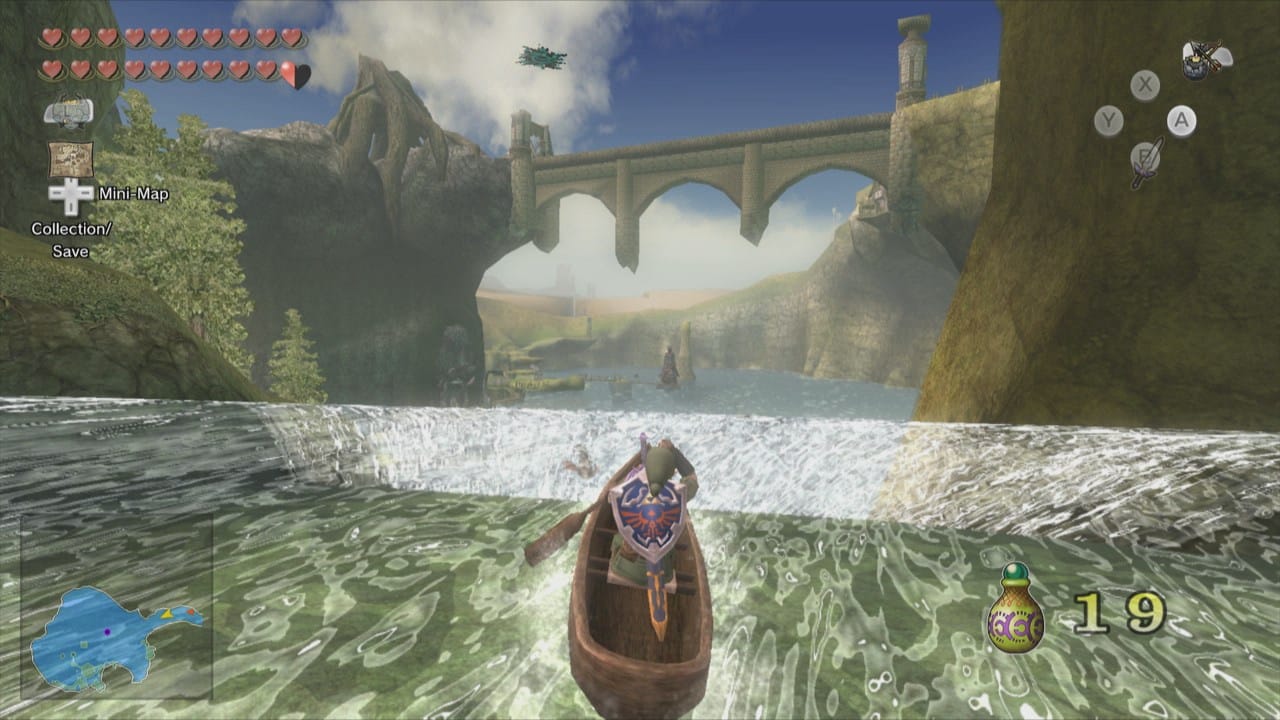
Task: Click the first full heart container
Action: tap(51, 38)
